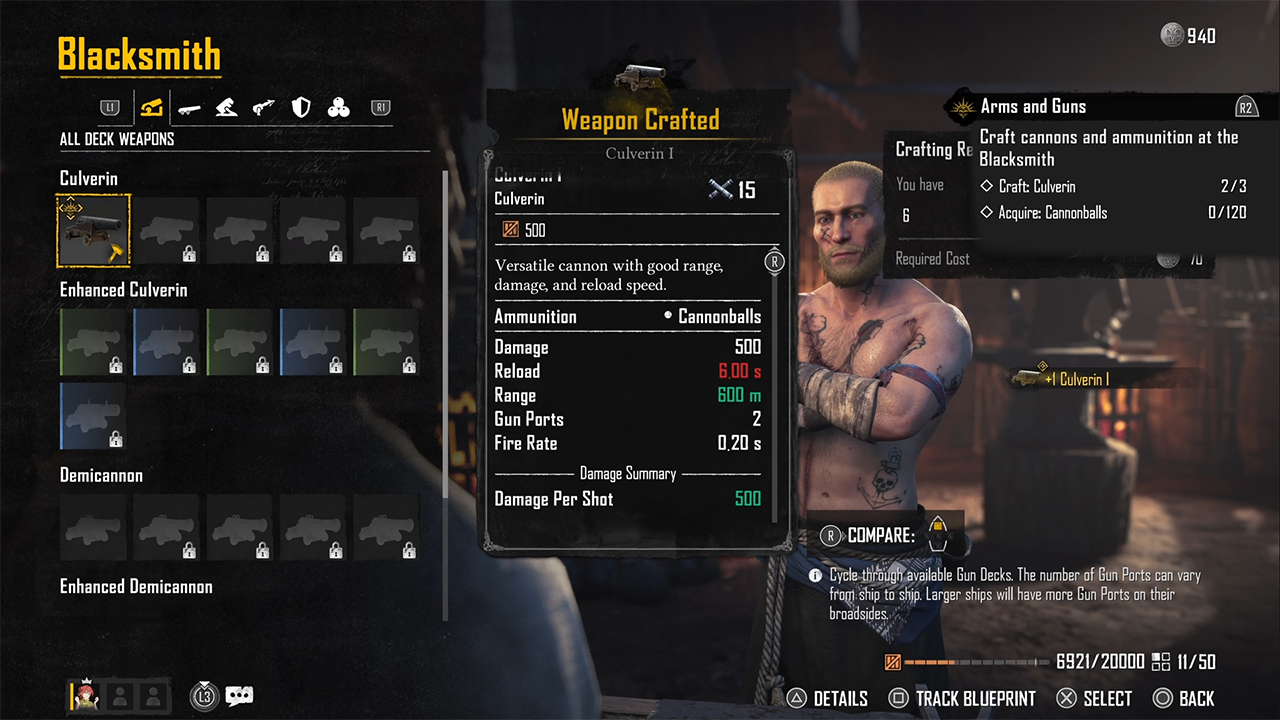Click the Select option
The image size is (1280, 720).
tap(1094, 698)
